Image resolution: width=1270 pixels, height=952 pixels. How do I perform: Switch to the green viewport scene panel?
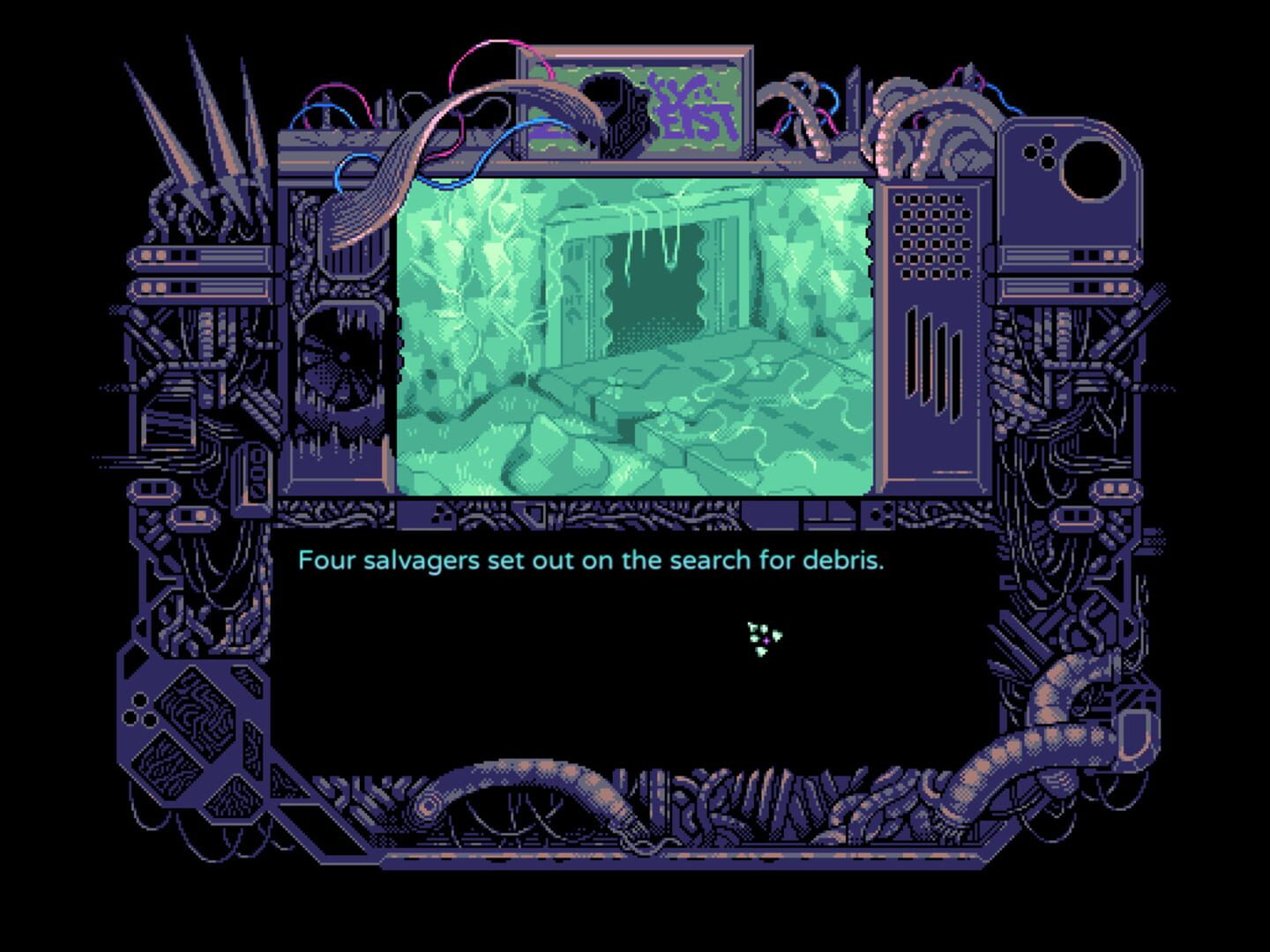click(635, 335)
